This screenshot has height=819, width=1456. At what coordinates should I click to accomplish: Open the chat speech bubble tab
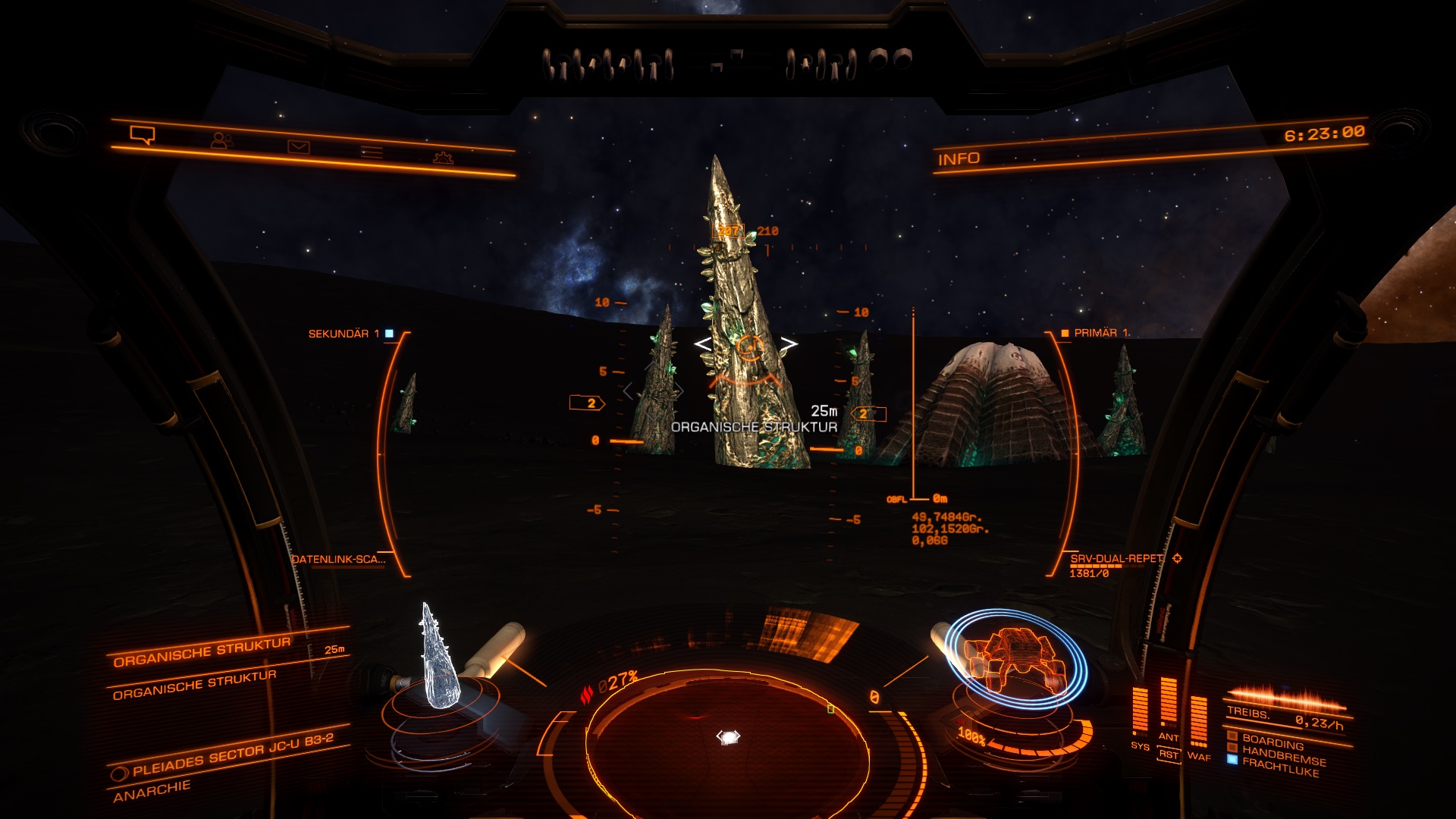(x=143, y=135)
